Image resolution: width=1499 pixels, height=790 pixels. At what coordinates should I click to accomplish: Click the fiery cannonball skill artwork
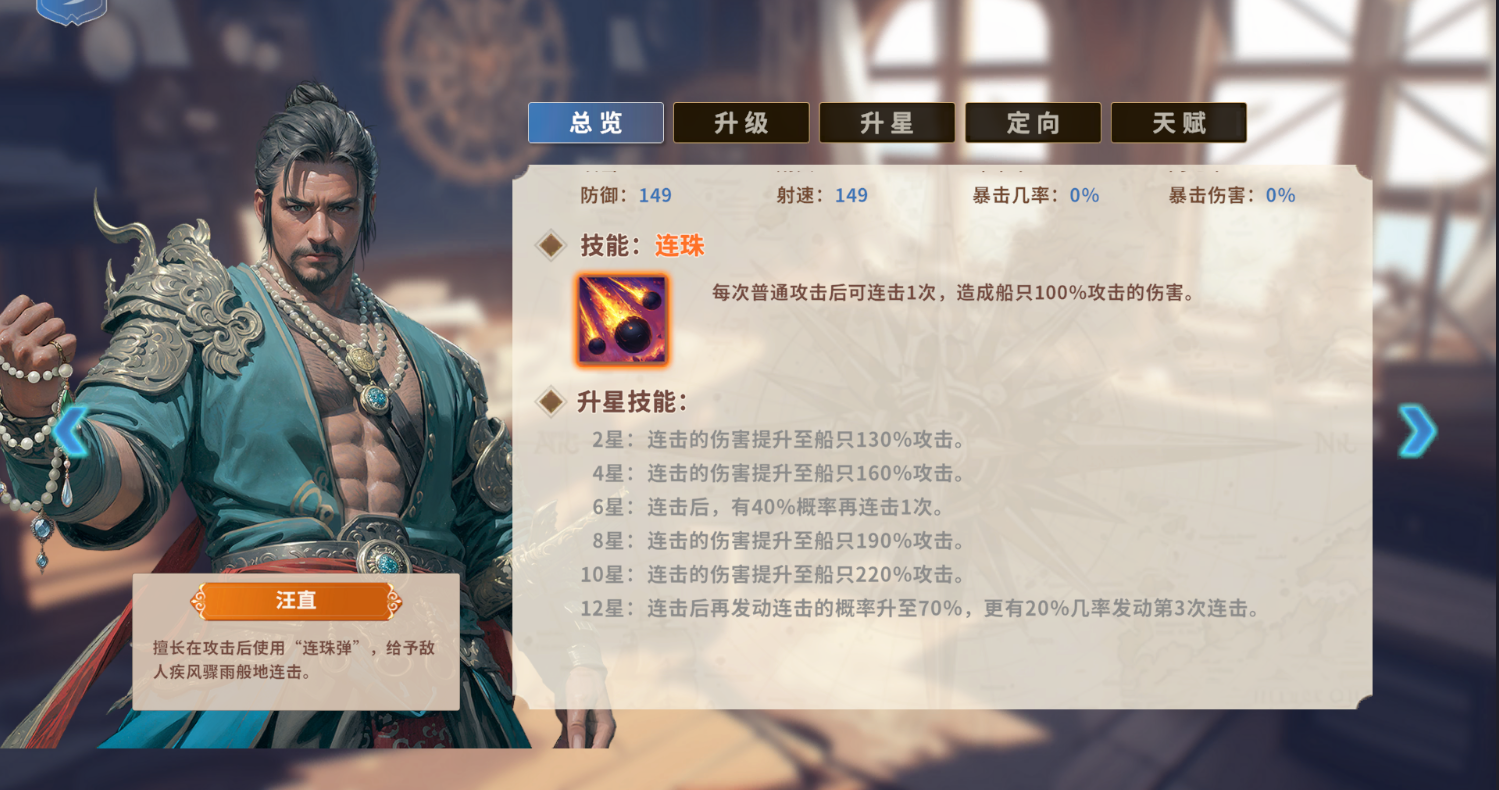(x=622, y=321)
